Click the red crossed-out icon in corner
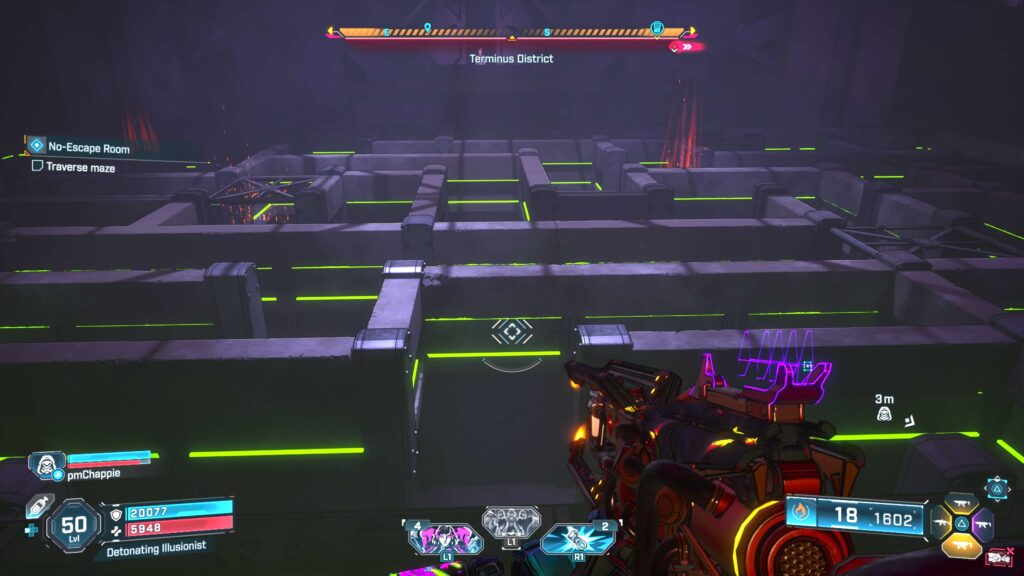The height and width of the screenshot is (576, 1024). click(997, 557)
